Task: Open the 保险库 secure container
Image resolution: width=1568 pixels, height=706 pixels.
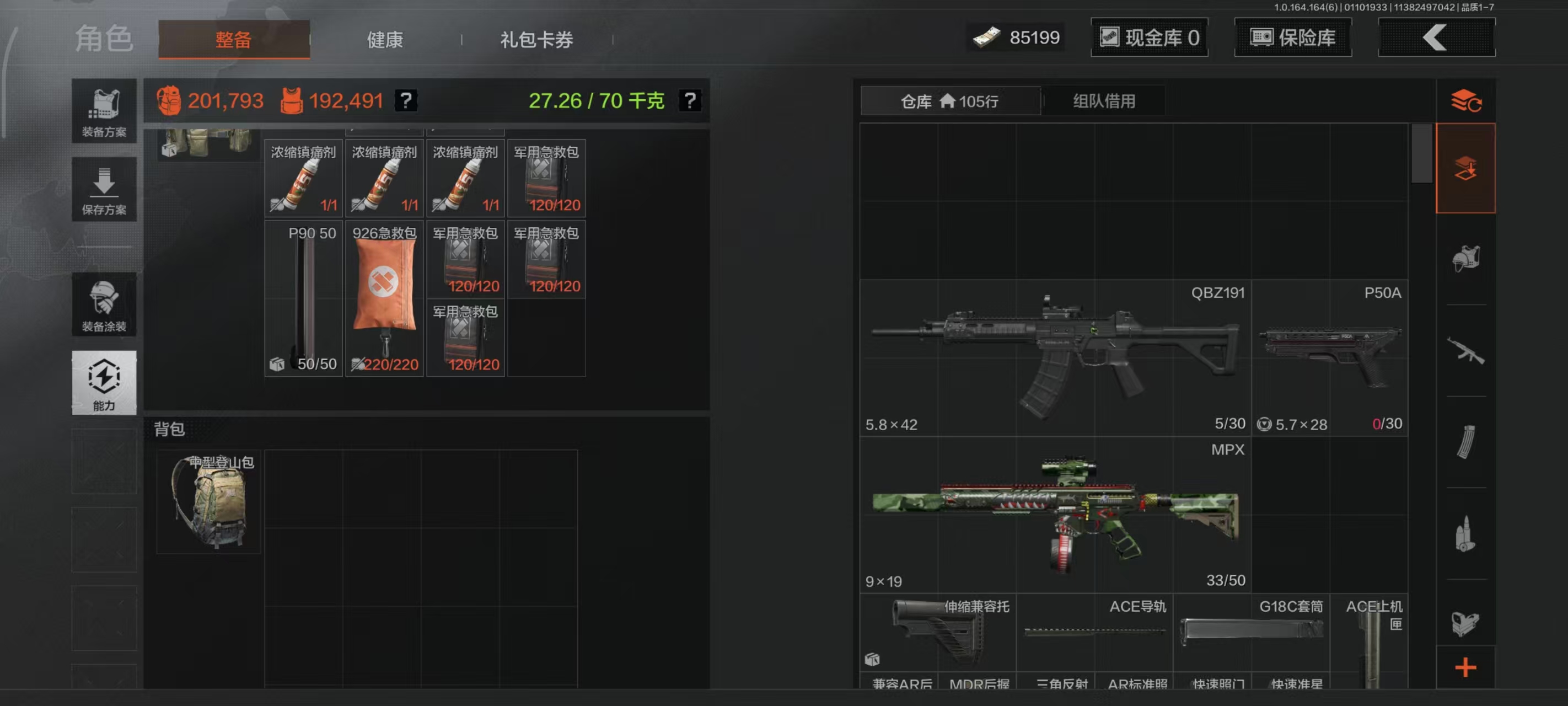Action: tap(1292, 37)
